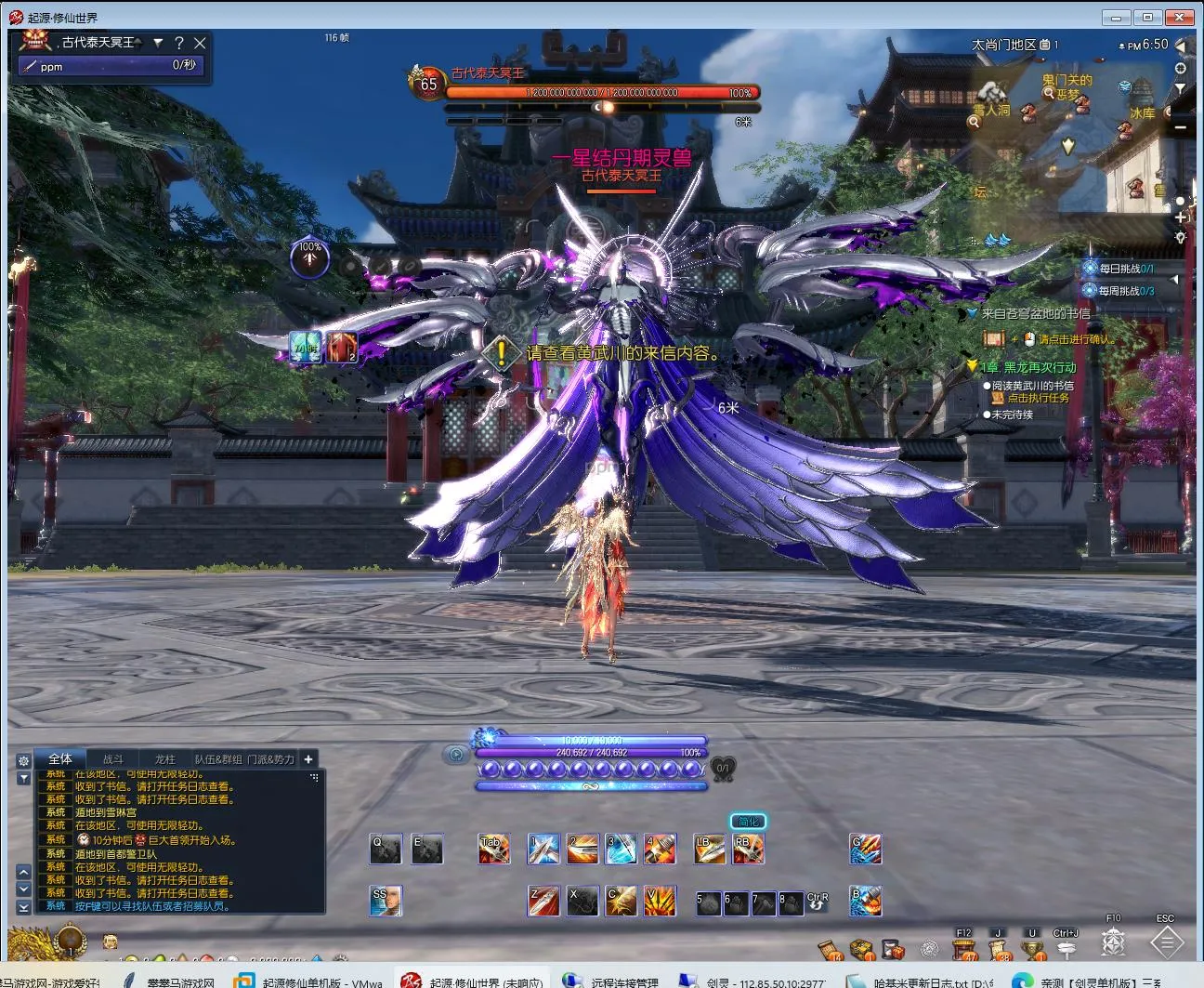Toggle the 简化 button above the skills
The width and height of the screenshot is (1204, 988).
[749, 821]
